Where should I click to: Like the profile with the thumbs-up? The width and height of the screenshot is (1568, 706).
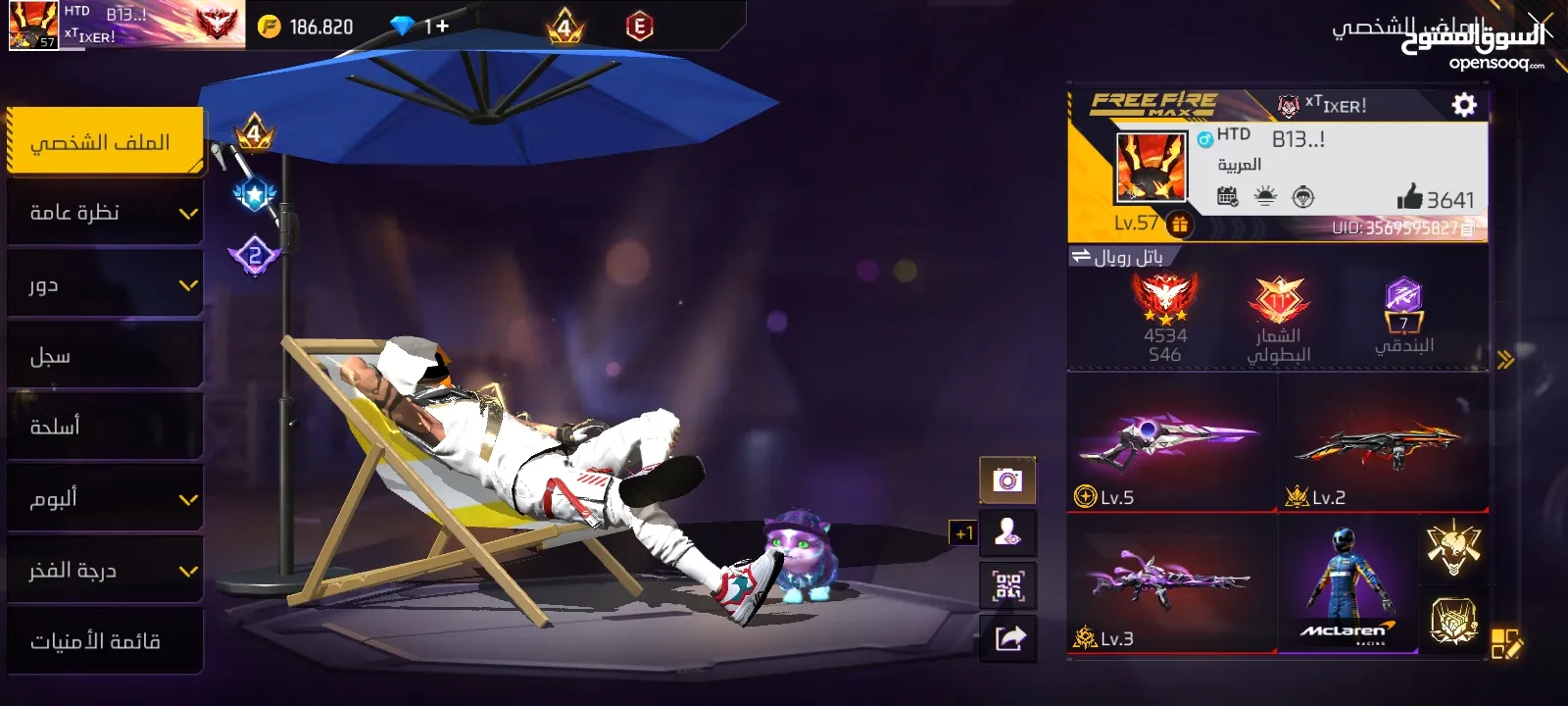[x=1409, y=198]
